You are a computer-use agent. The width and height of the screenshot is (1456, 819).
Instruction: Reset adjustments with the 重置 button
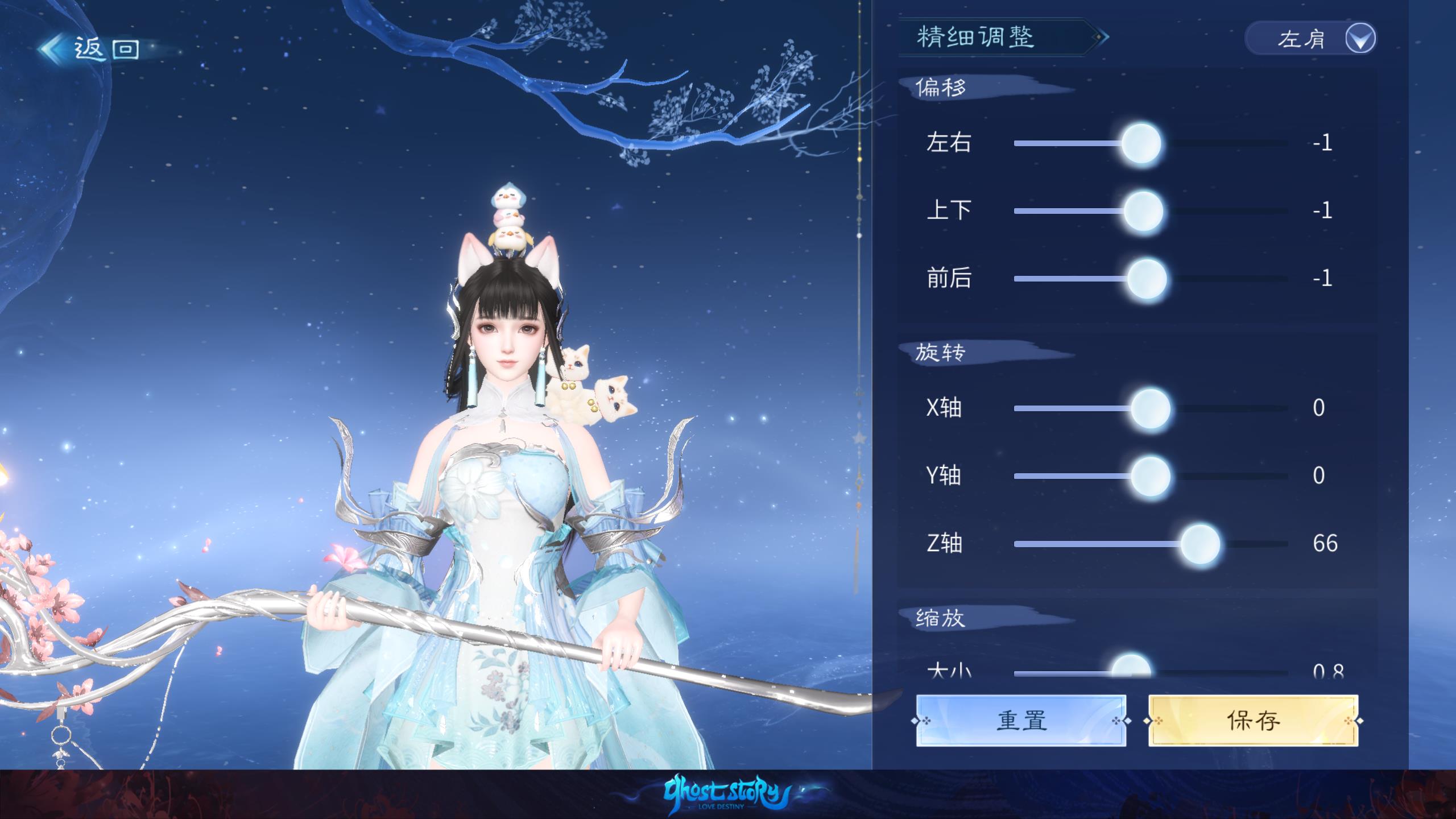tap(1021, 721)
